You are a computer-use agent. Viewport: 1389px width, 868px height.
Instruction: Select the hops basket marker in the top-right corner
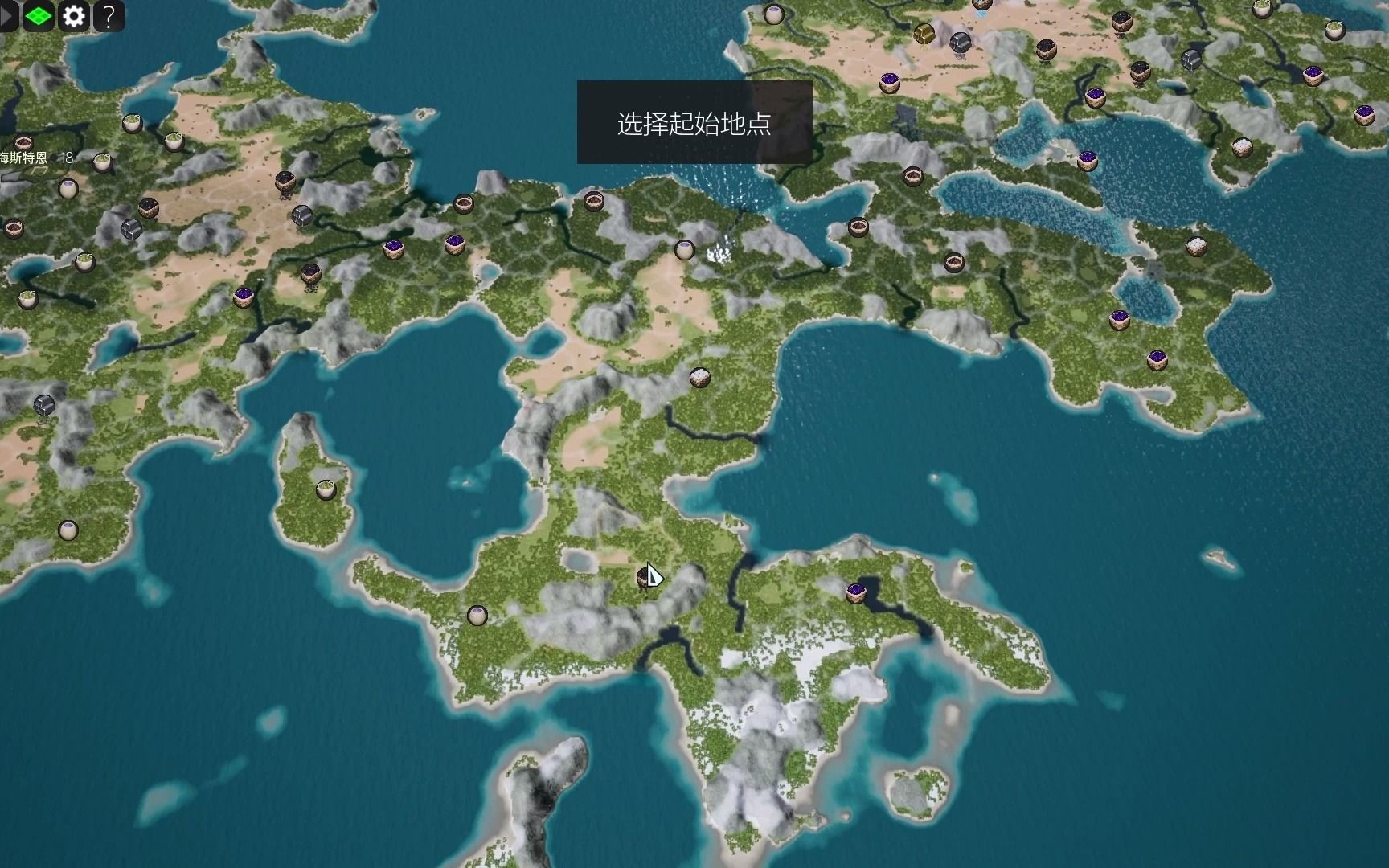[x=1334, y=30]
